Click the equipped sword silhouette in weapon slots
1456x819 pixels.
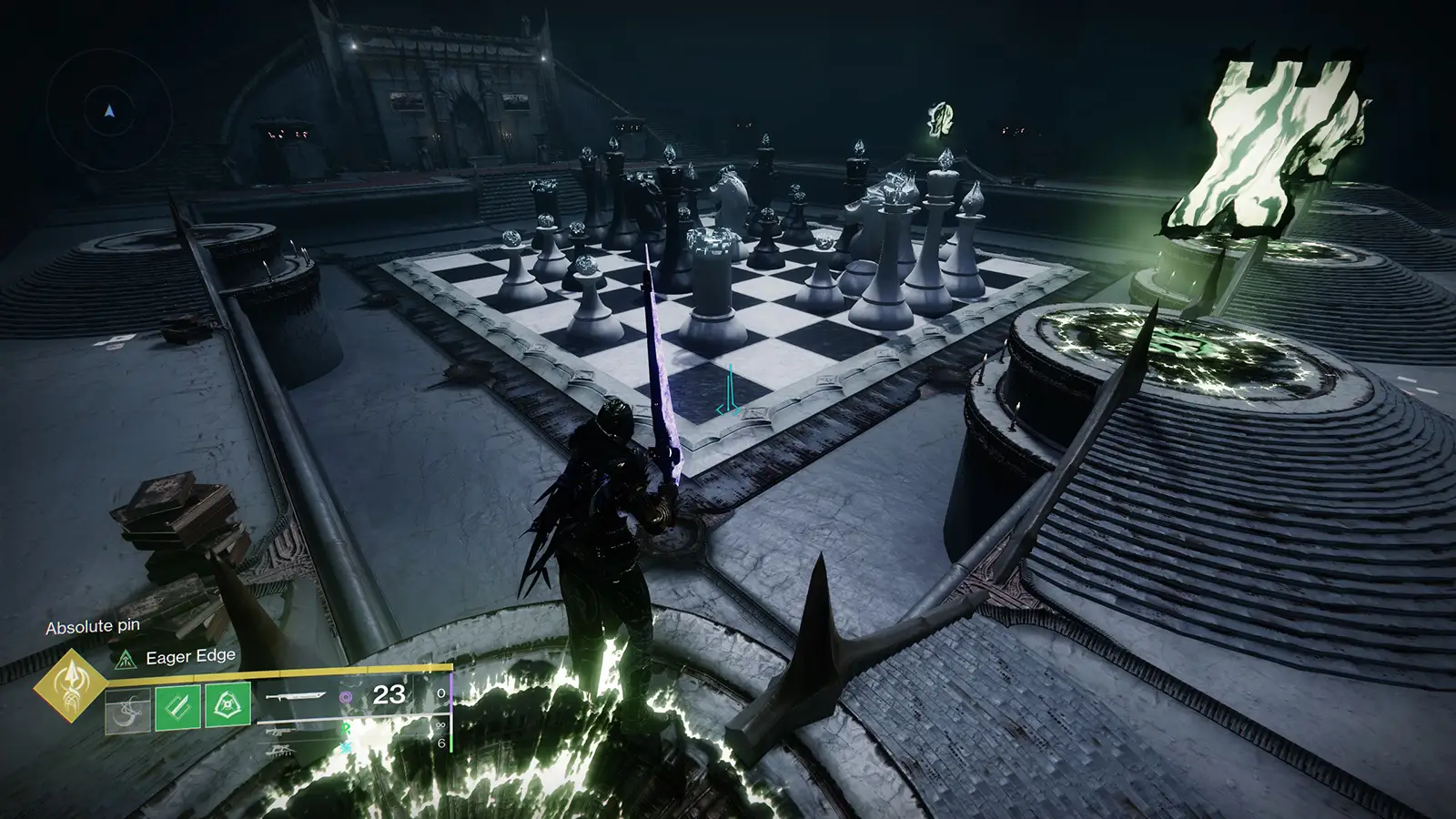click(296, 696)
